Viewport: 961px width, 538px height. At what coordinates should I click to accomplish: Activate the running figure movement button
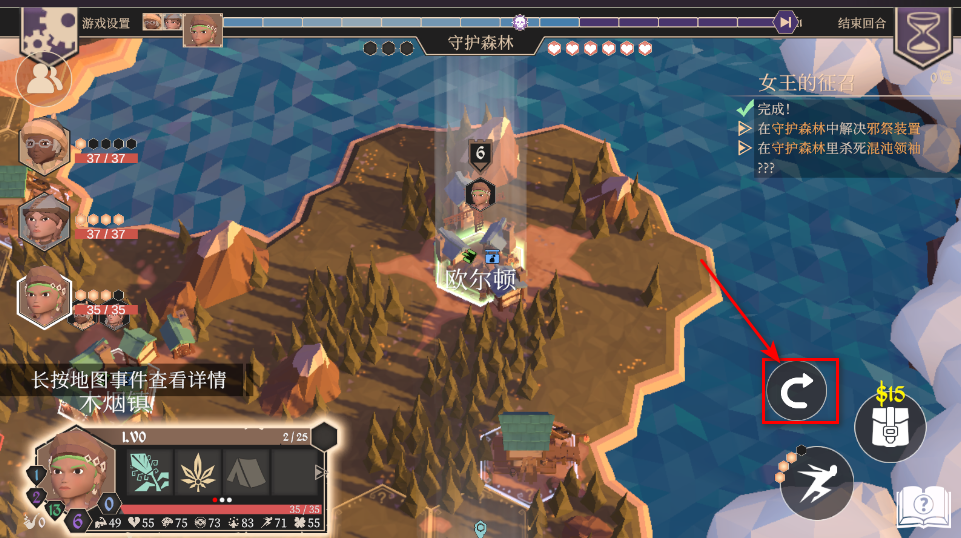[x=817, y=483]
